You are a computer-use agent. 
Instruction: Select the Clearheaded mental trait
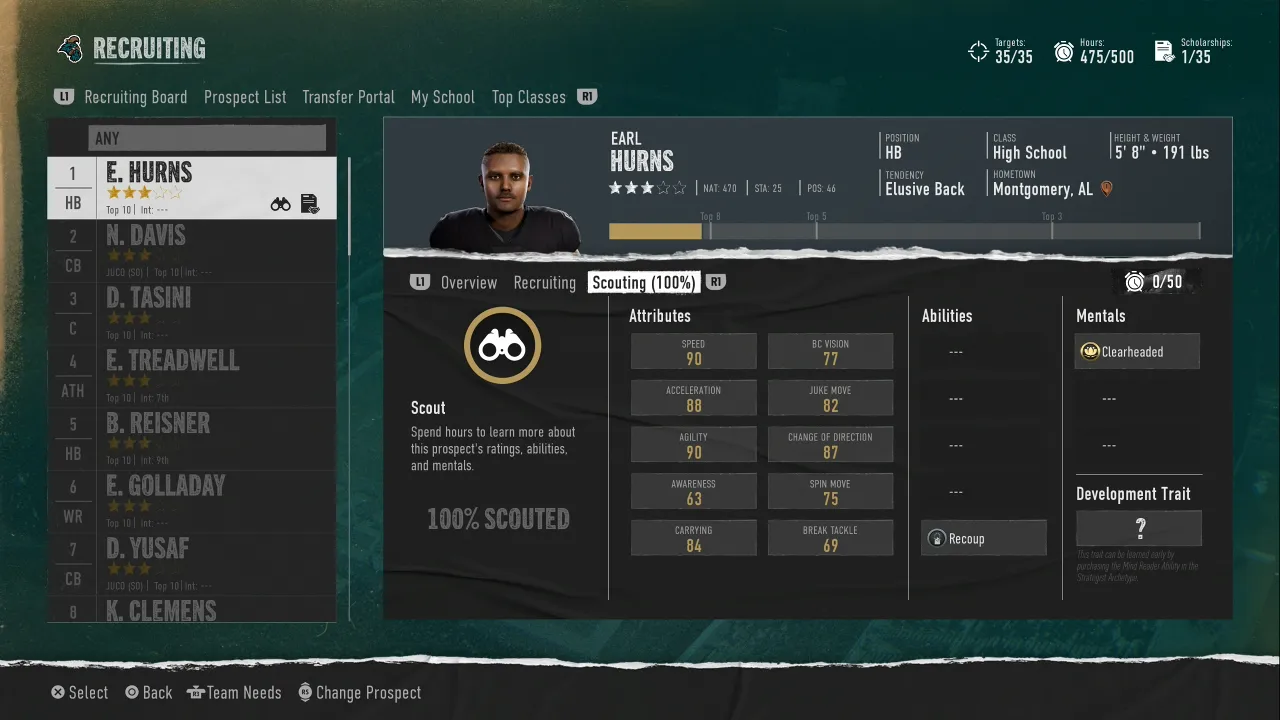(1137, 352)
